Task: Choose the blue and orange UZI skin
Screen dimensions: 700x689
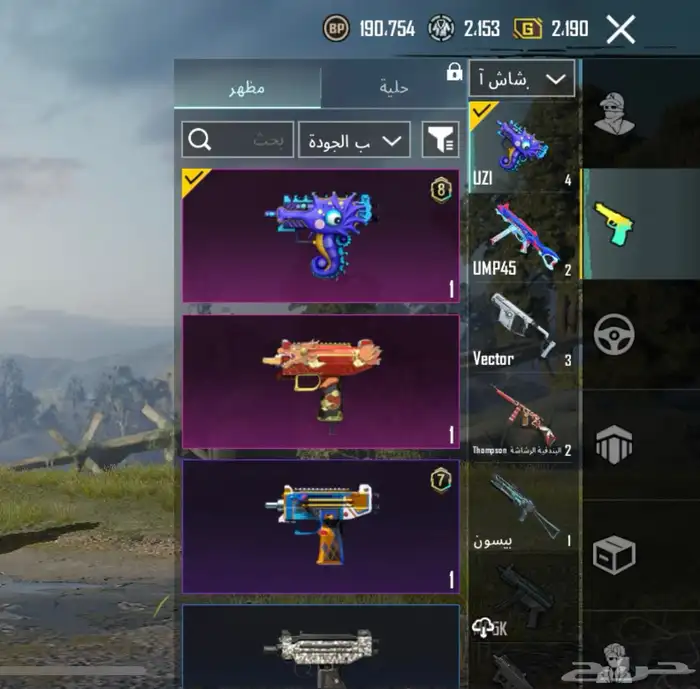Action: [x=320, y=526]
